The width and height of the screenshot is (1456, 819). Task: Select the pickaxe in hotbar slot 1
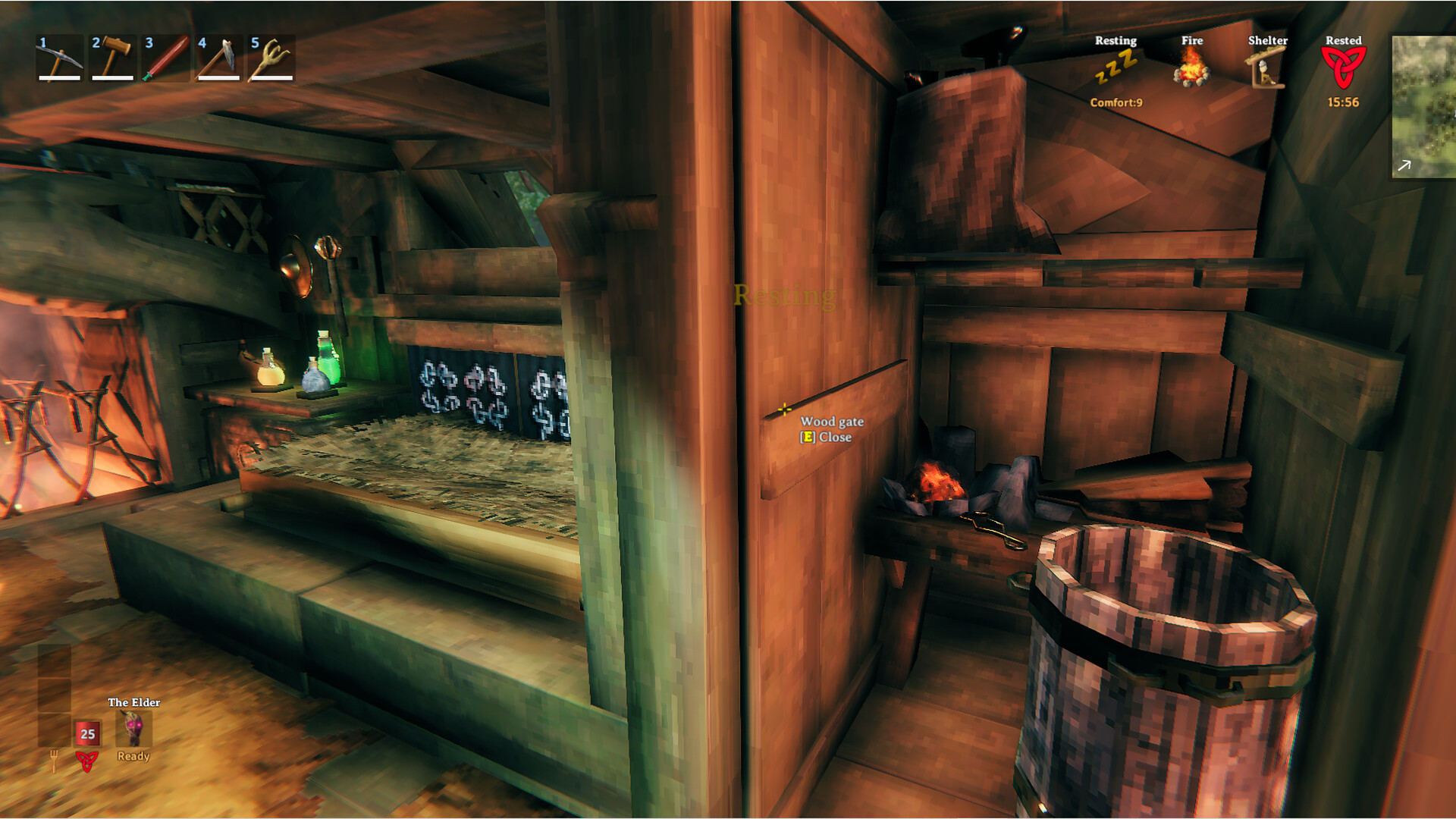[61, 55]
